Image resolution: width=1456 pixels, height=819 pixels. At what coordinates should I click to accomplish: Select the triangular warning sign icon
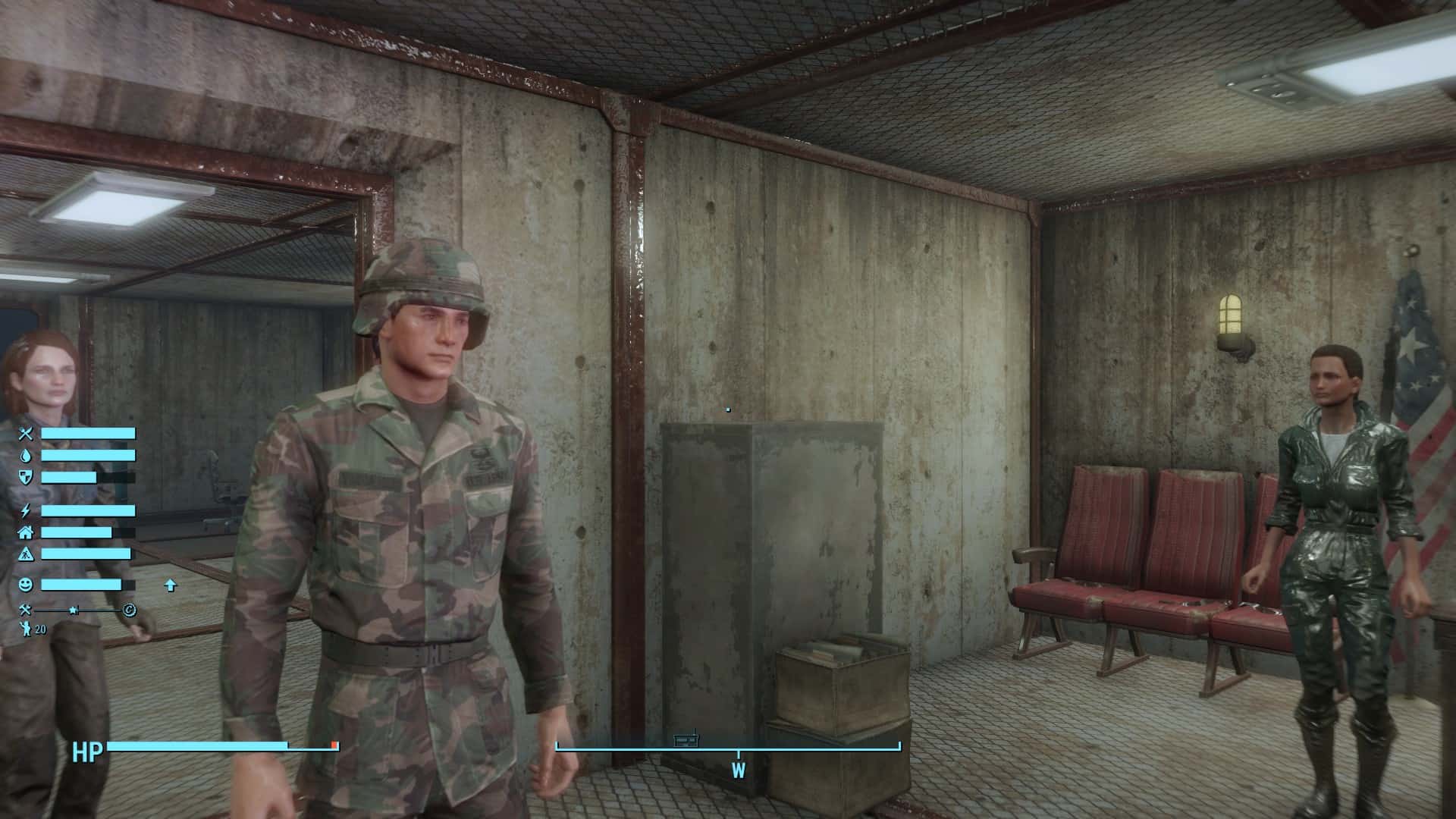point(26,554)
